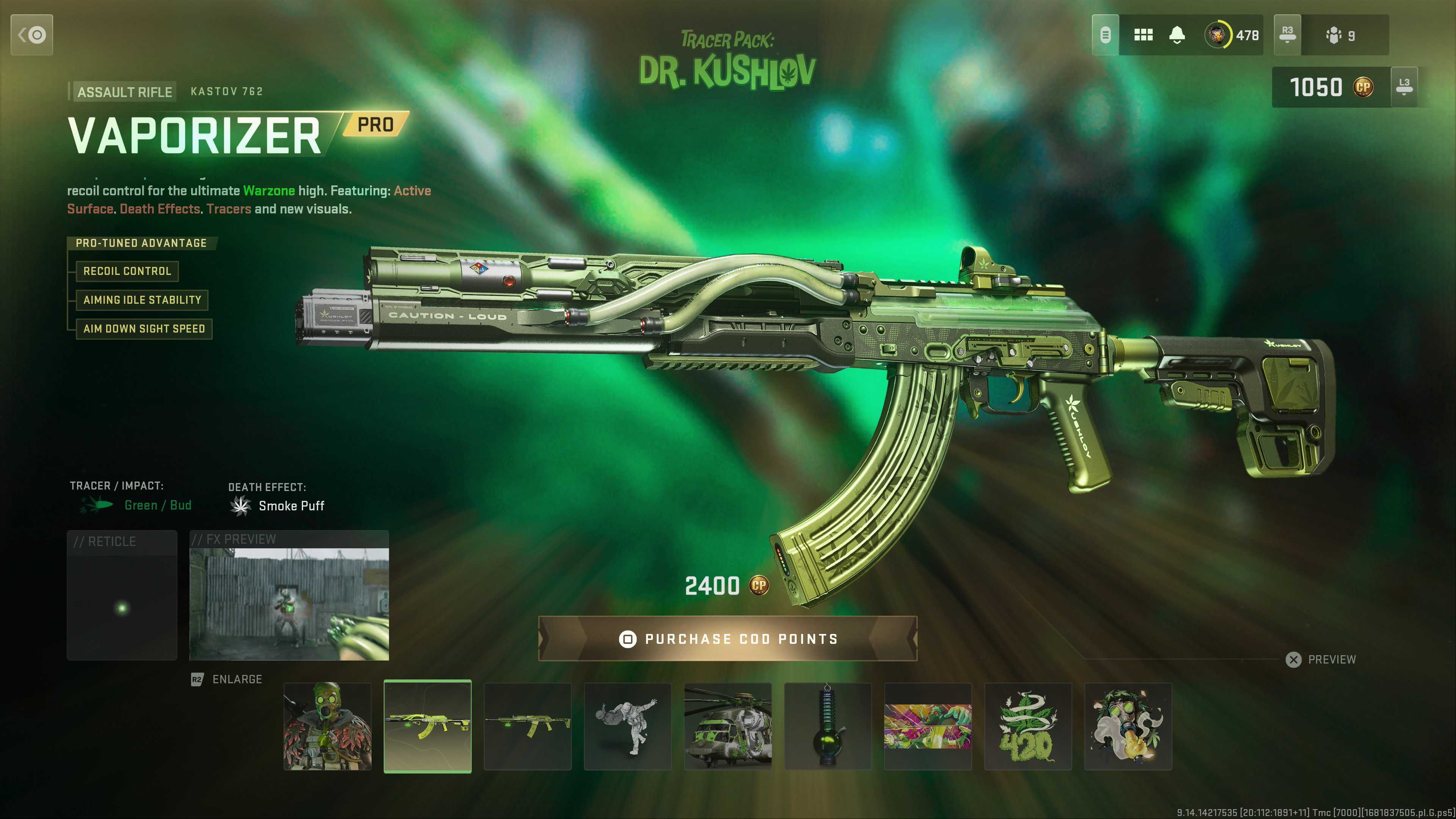Go back using the top-left back button
Image resolution: width=1456 pixels, height=819 pixels.
(x=31, y=35)
